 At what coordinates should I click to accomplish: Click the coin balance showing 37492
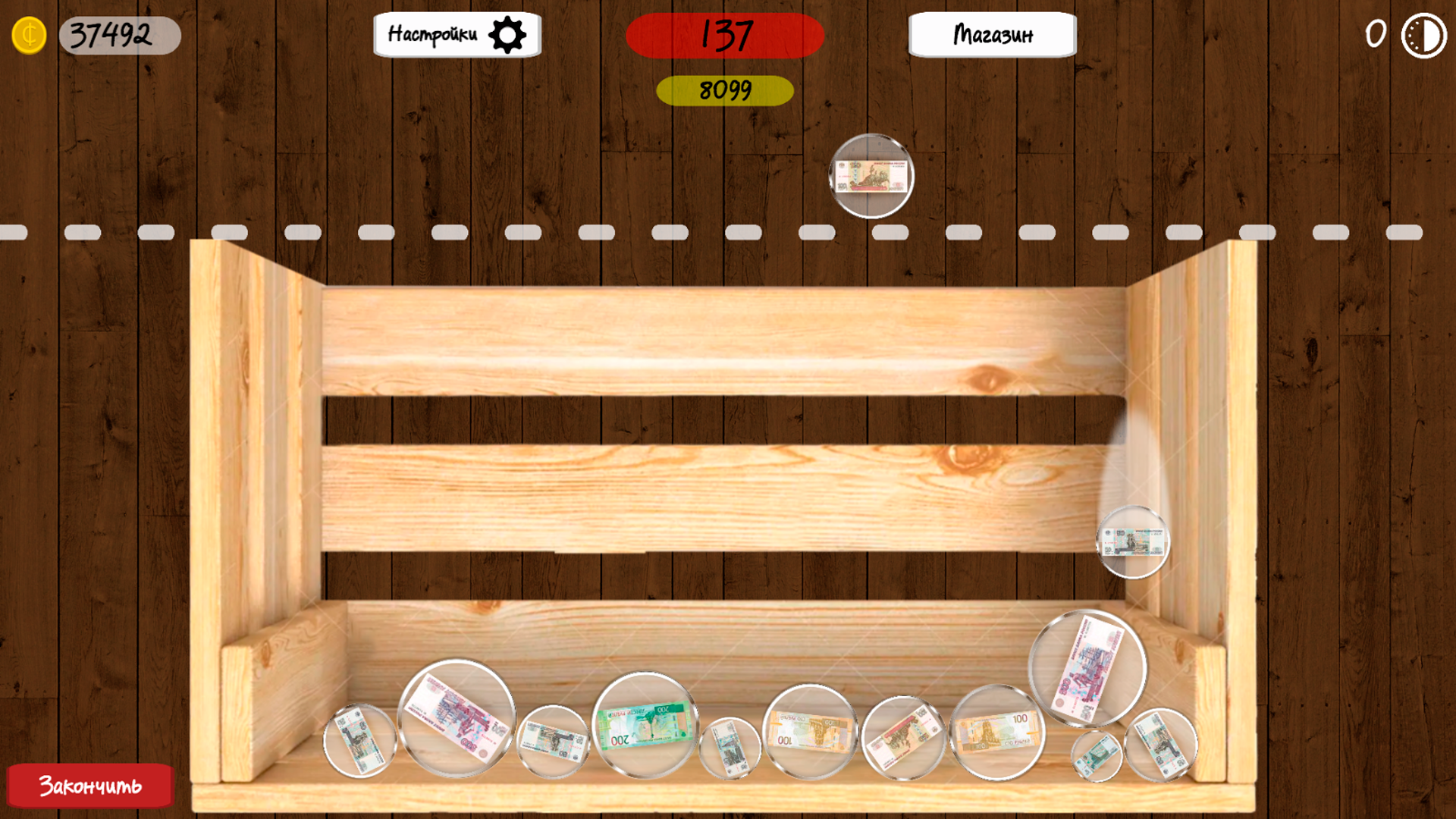tap(118, 33)
